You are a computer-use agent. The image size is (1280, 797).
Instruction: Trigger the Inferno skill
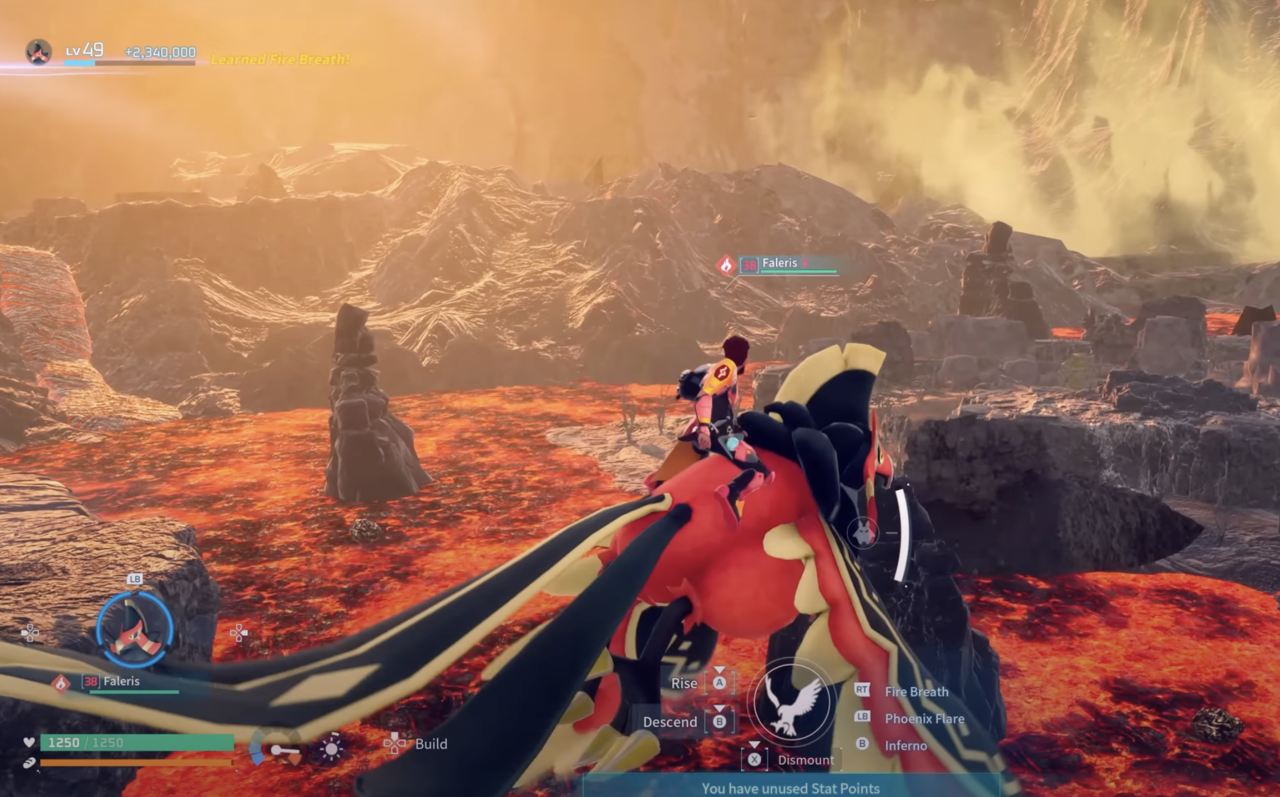pos(905,745)
